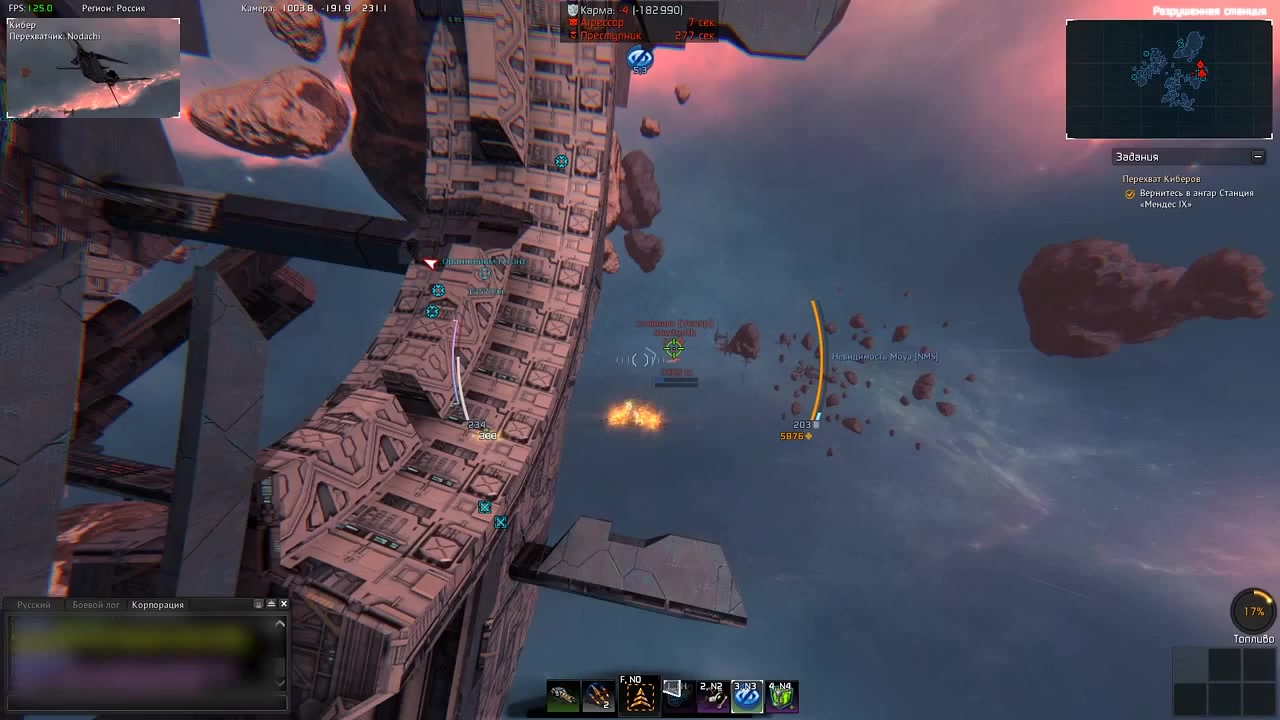
Task: Select the main cannon weapon slot
Action: point(563,696)
